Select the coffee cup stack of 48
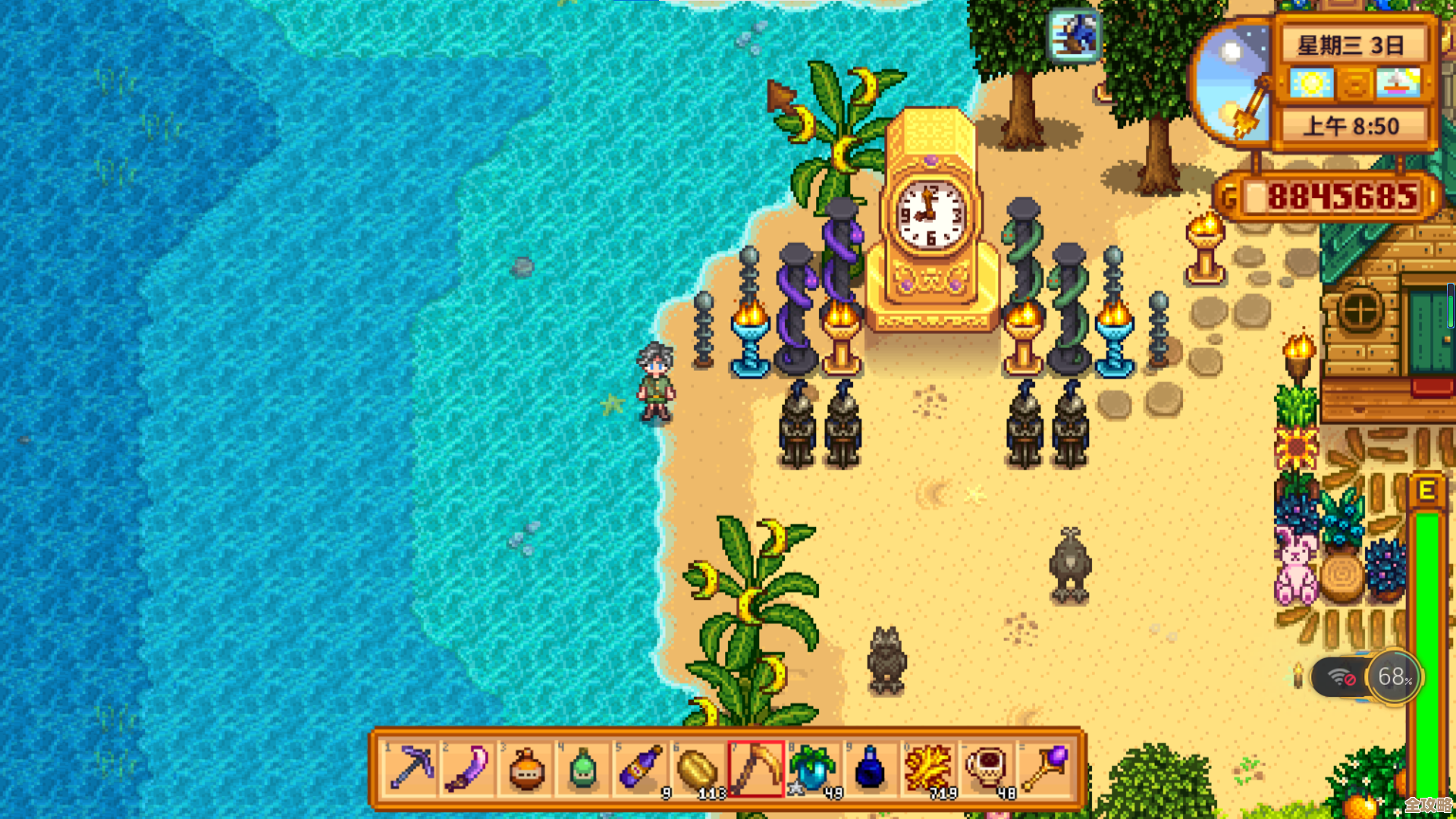Image resolution: width=1456 pixels, height=819 pixels. click(986, 768)
